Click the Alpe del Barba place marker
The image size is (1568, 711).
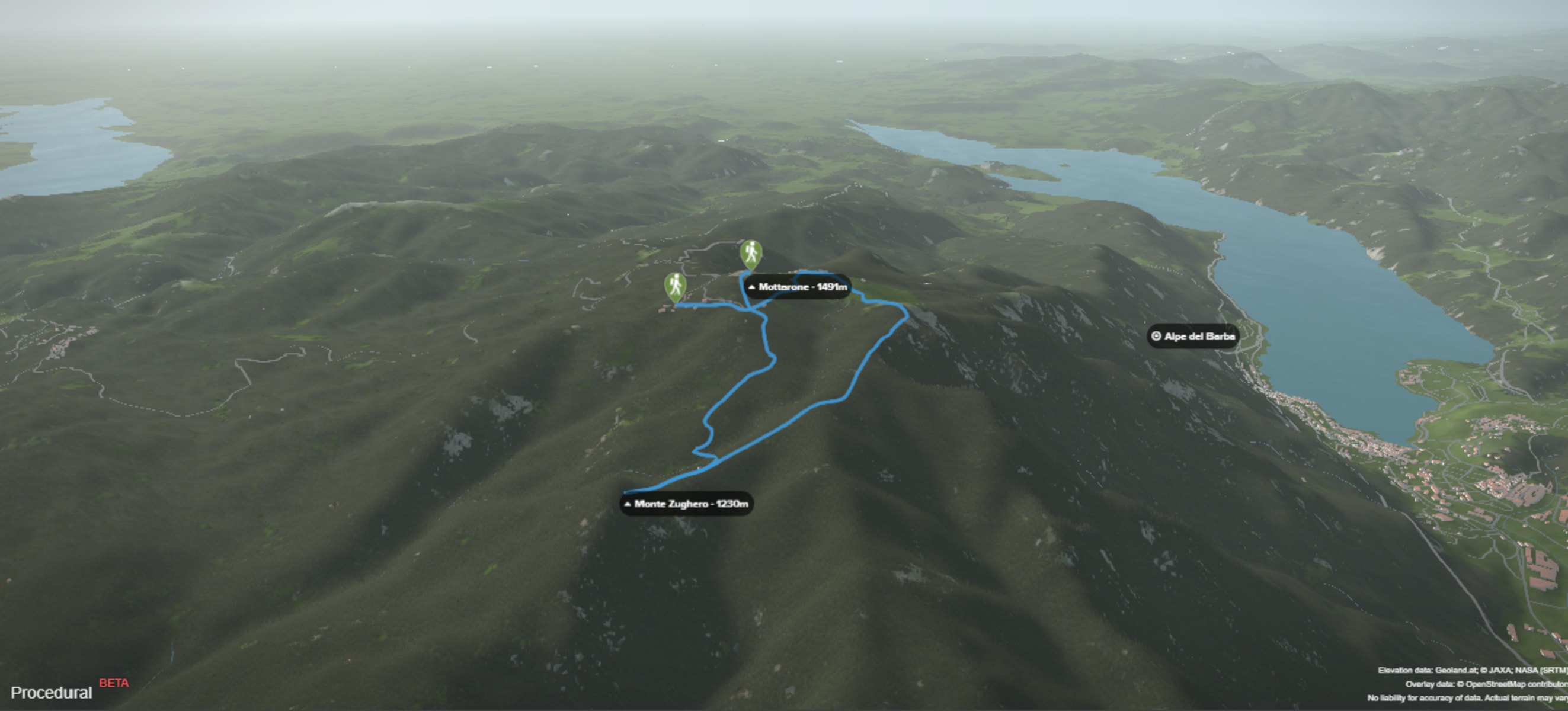pyautogui.click(x=1193, y=336)
